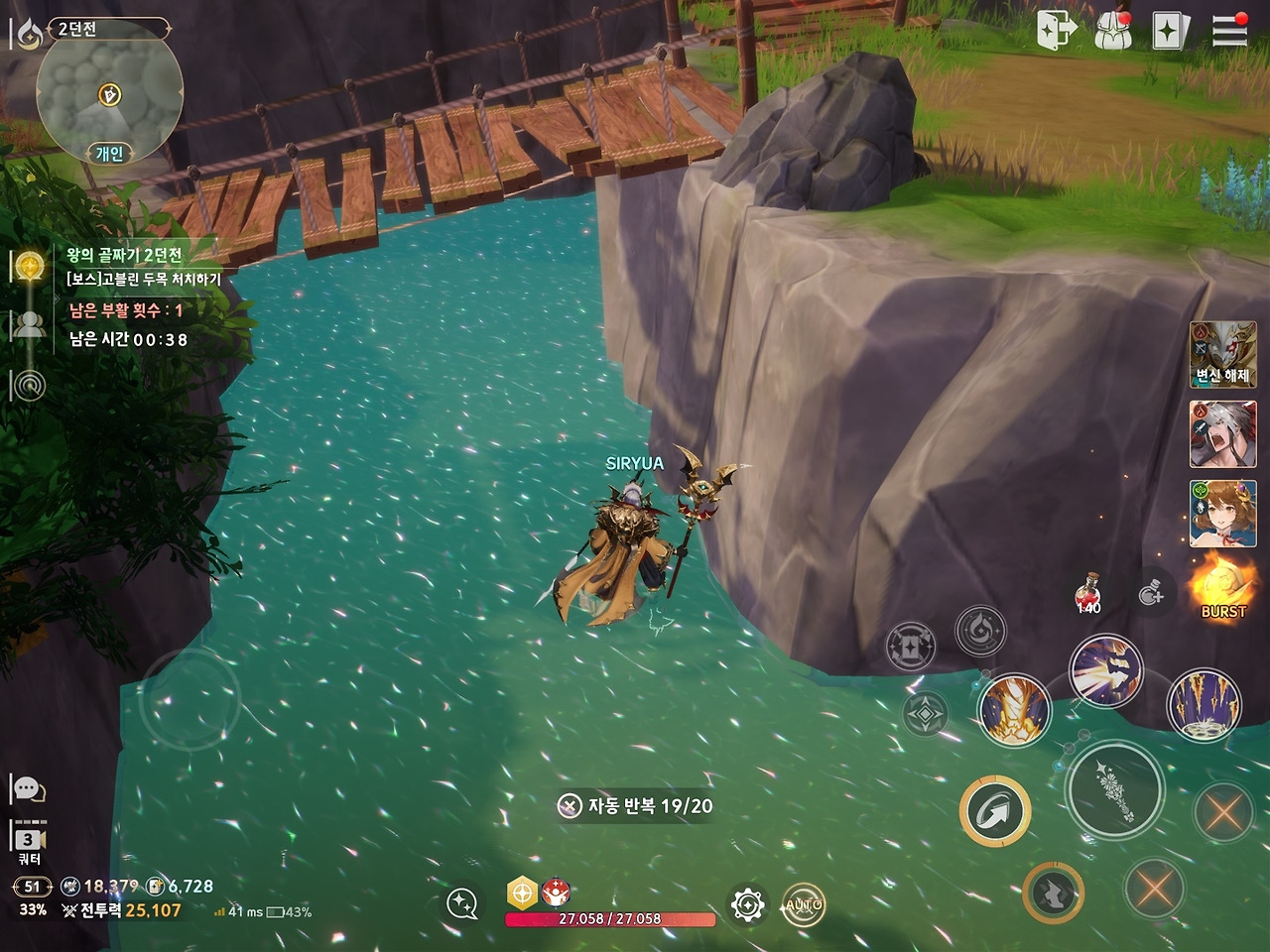
Task: Cancel auto repeat 19/20
Action: 570,806
